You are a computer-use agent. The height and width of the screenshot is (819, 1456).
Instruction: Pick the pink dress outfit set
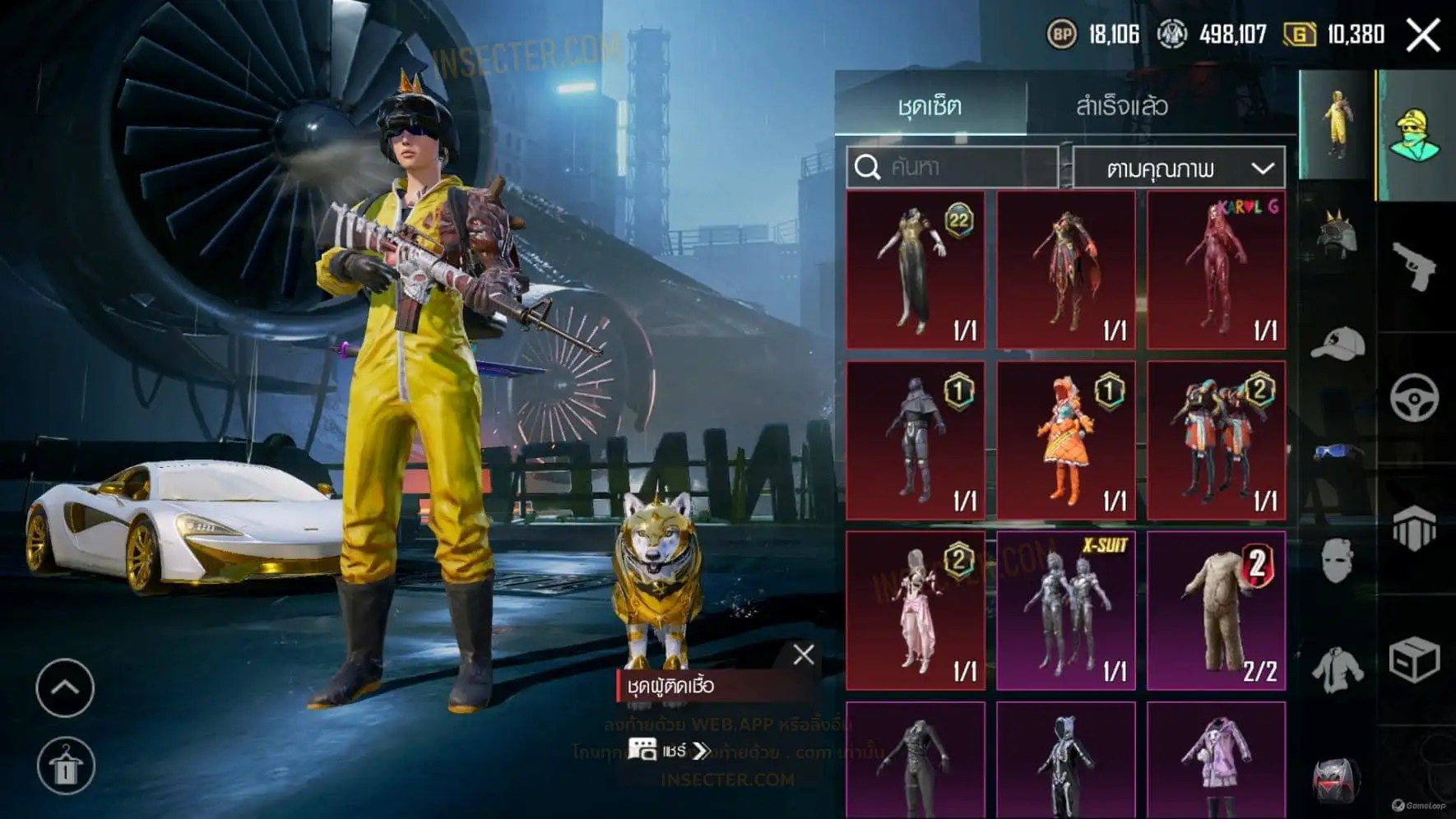coord(916,610)
